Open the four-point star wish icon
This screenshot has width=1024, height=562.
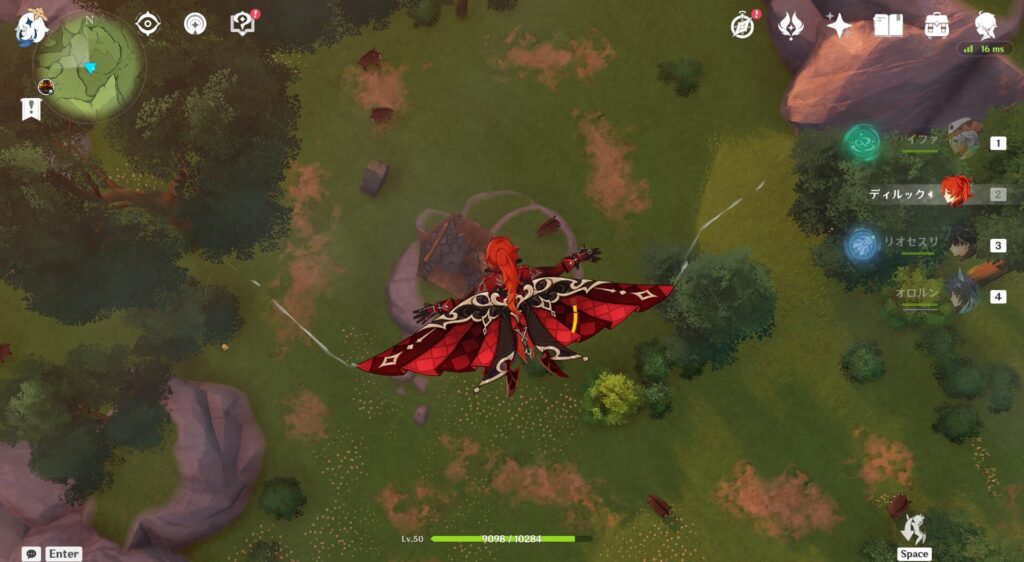tap(839, 25)
